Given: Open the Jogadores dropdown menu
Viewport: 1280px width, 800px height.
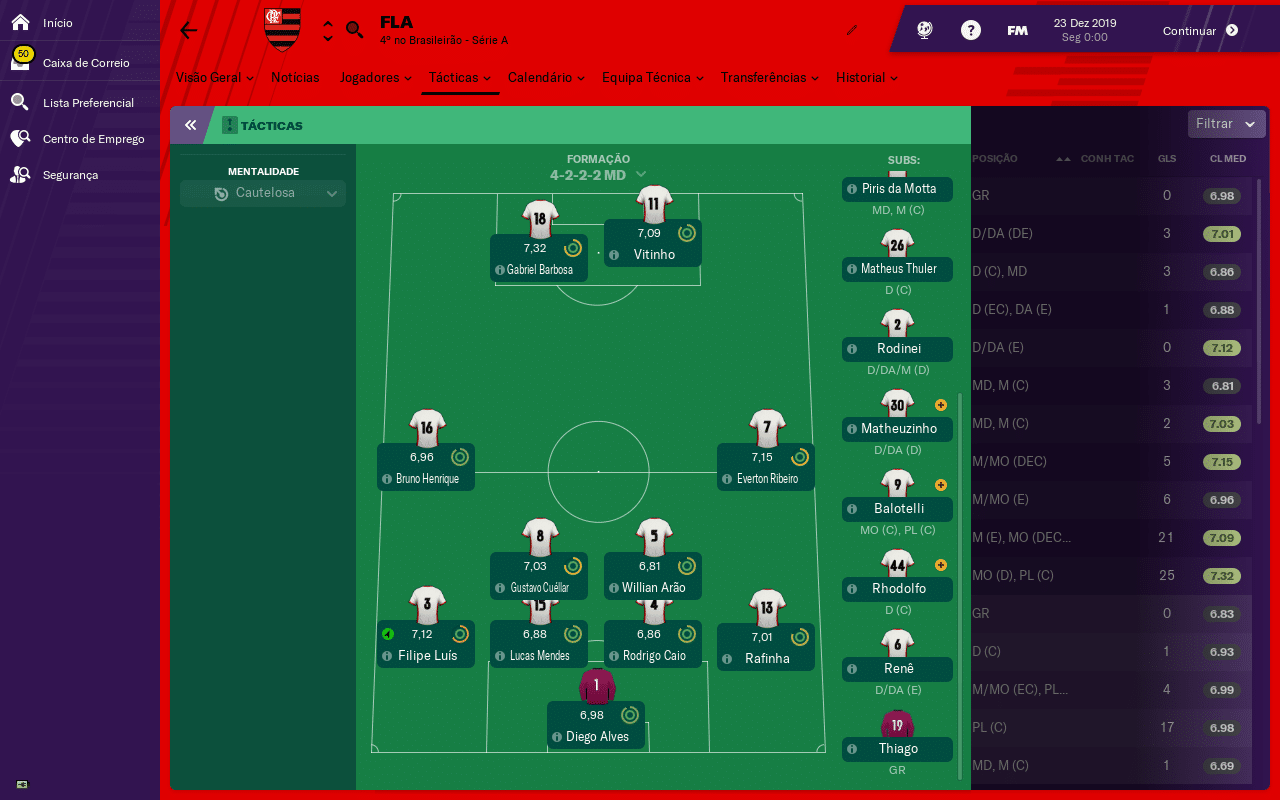Looking at the screenshot, I should click(376, 77).
